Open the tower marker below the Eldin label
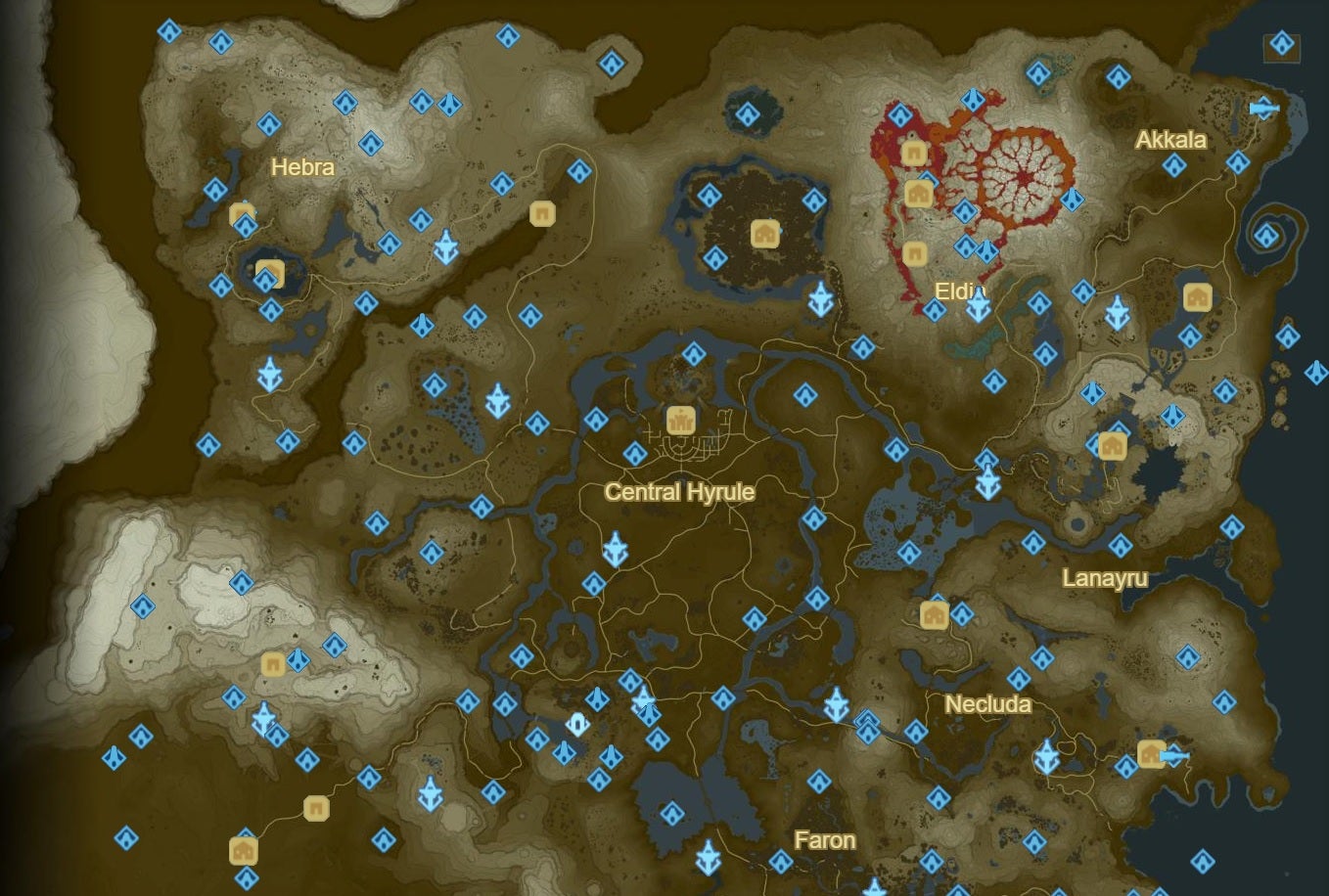1329x896 pixels. (x=979, y=304)
